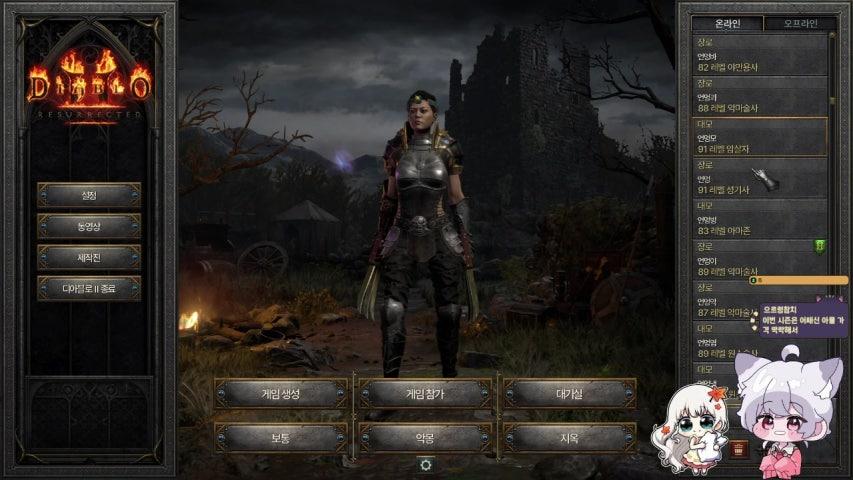Open the 설정 (Settings) menu
The height and width of the screenshot is (480, 853).
pos(89,195)
